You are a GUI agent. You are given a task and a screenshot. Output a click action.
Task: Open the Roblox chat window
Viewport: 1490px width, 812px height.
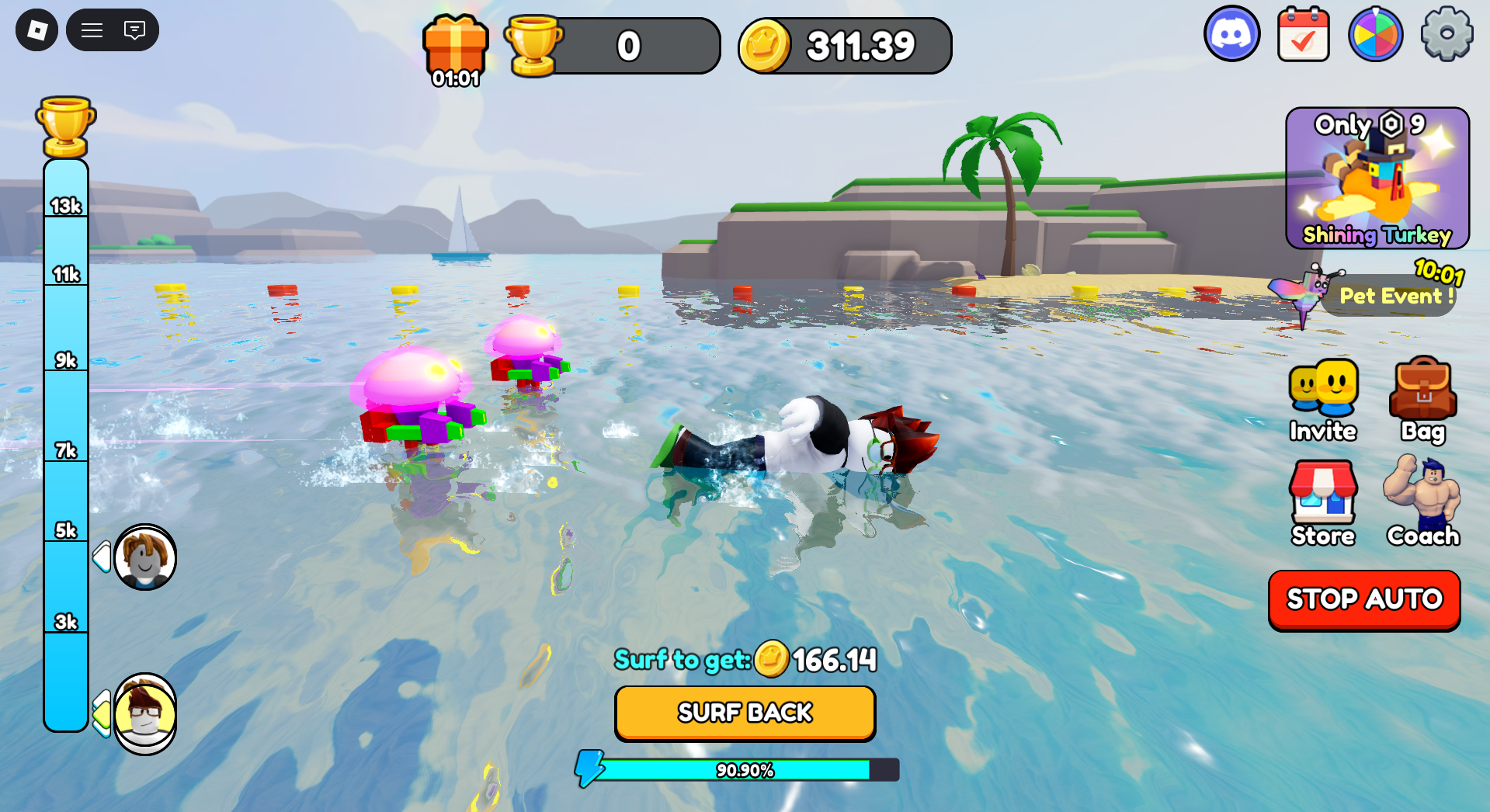(134, 30)
